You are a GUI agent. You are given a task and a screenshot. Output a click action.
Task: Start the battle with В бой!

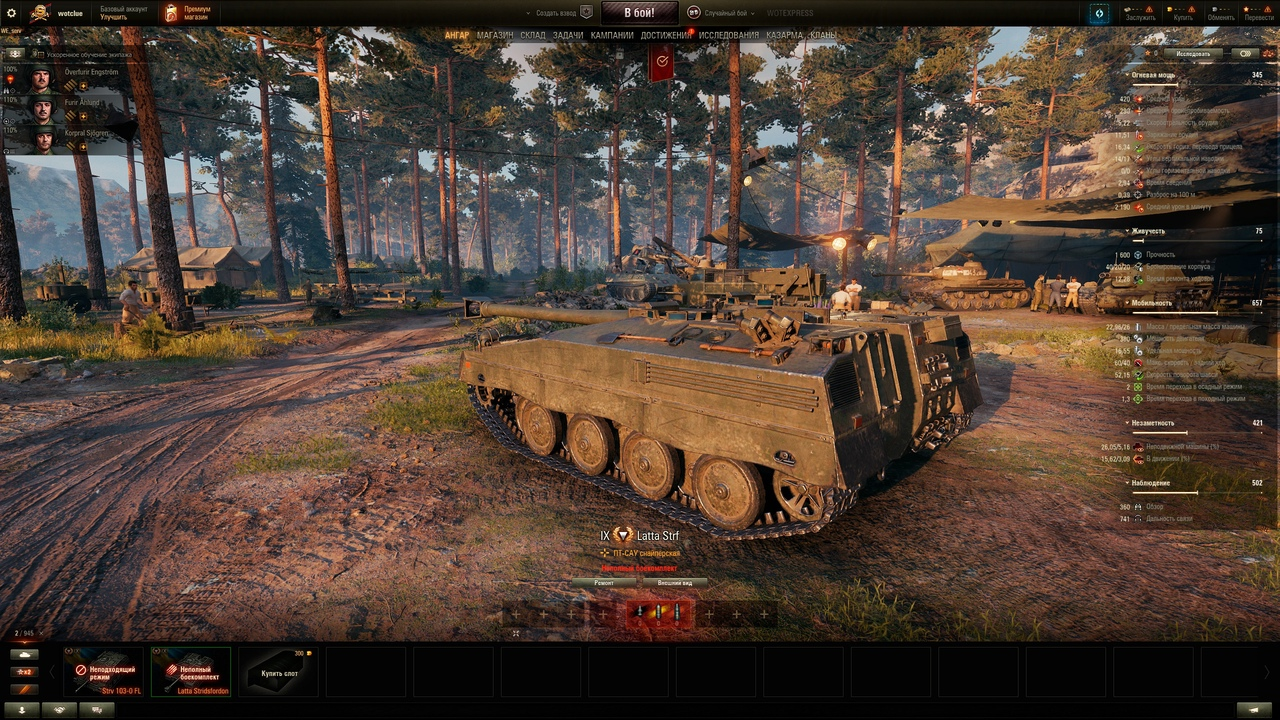tap(639, 13)
